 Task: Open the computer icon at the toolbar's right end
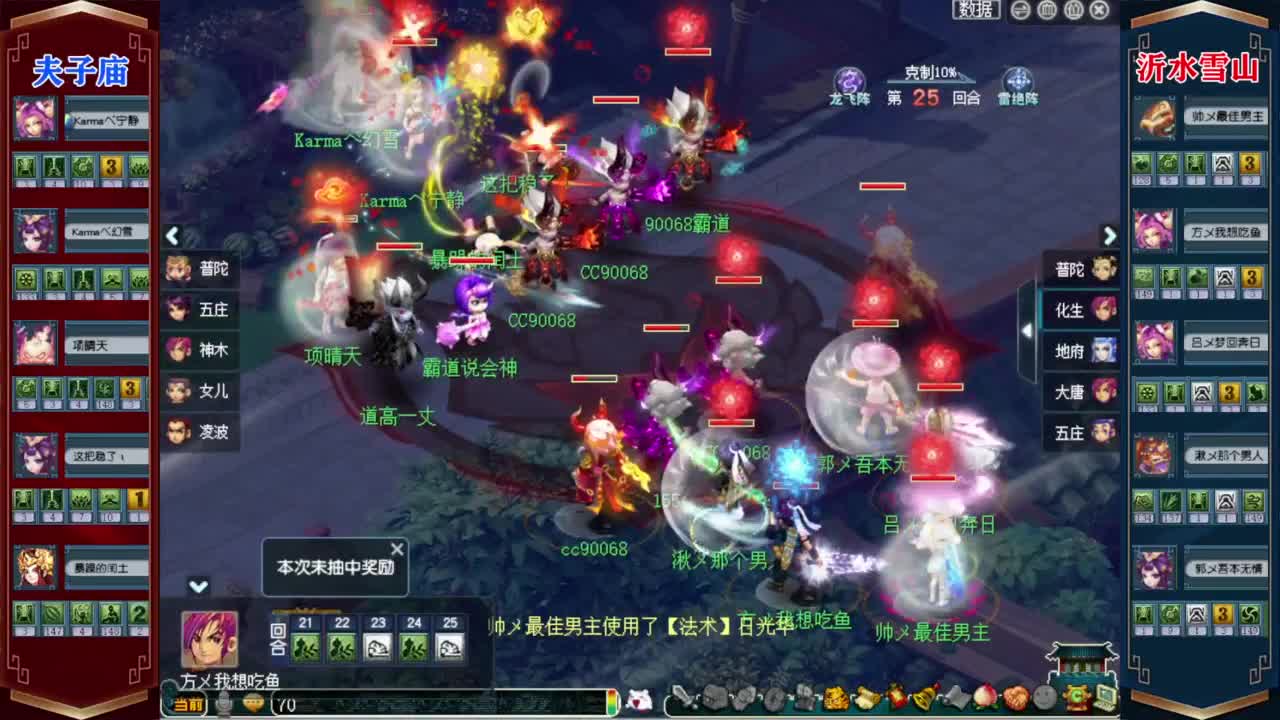click(x=1103, y=697)
